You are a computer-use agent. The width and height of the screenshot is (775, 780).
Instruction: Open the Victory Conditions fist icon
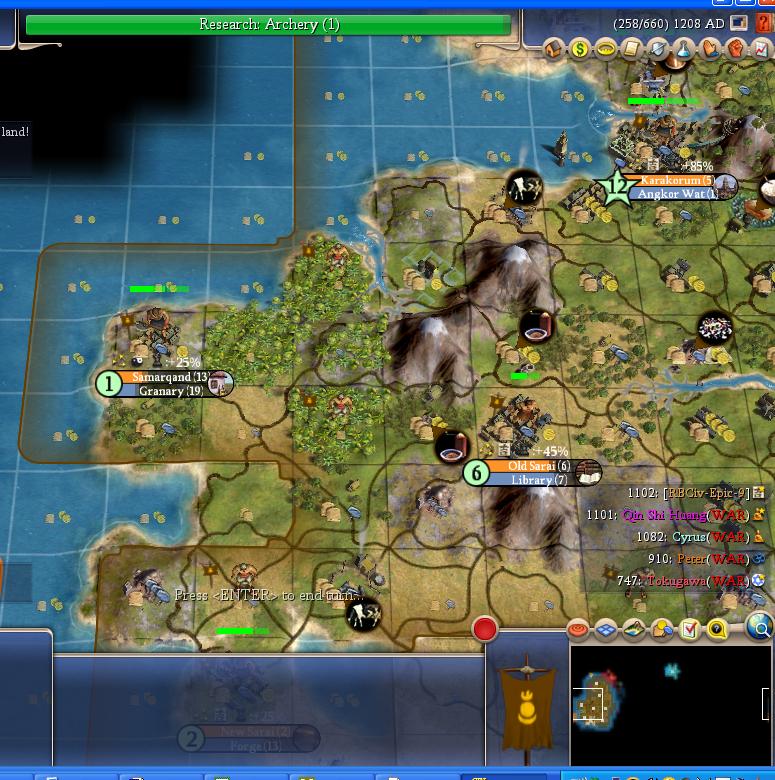click(x=736, y=48)
